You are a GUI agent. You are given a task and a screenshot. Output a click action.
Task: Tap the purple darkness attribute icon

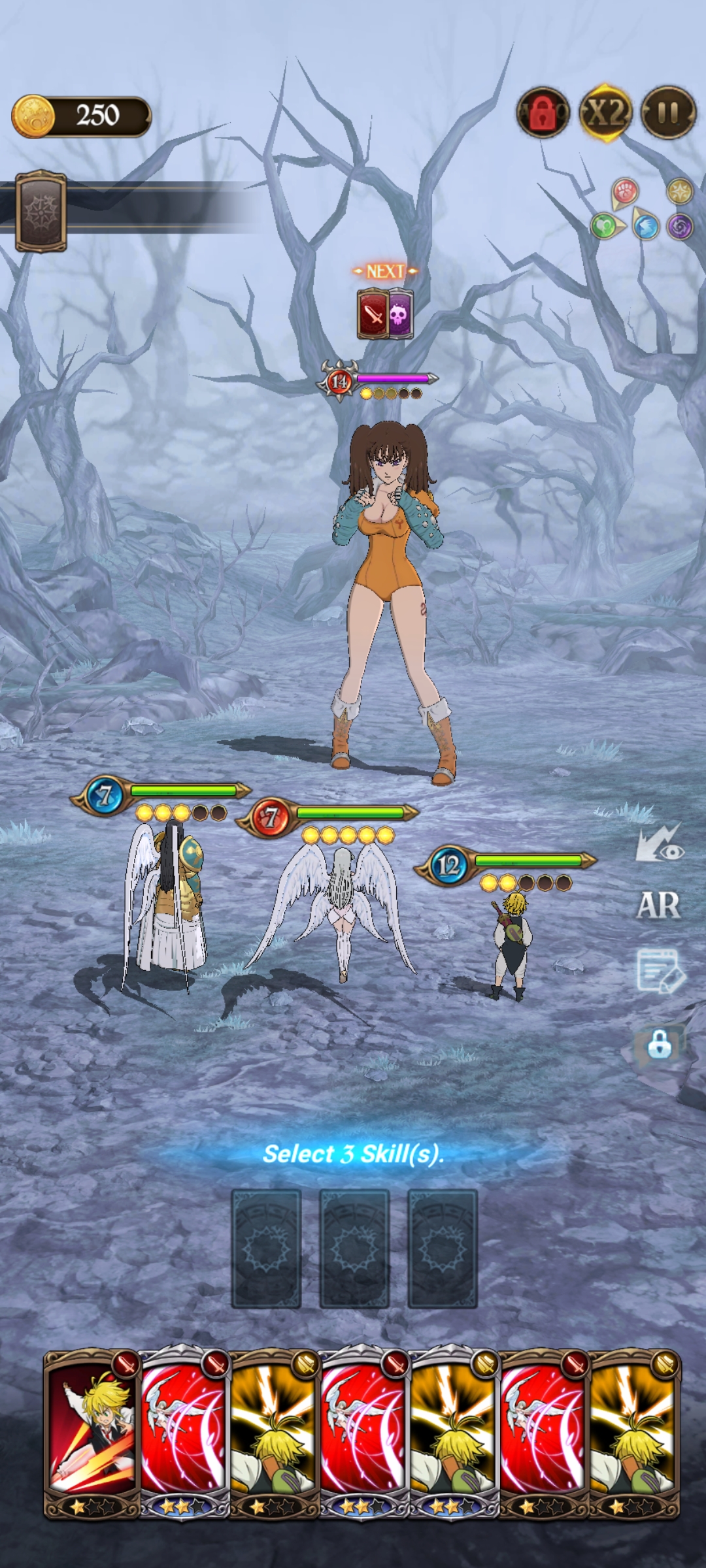pyautogui.click(x=680, y=227)
